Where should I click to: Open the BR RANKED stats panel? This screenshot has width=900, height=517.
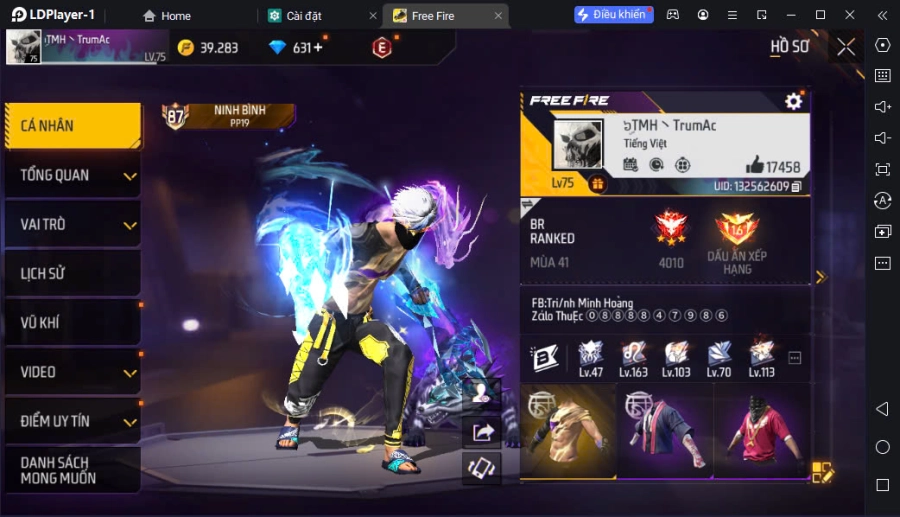(665, 240)
